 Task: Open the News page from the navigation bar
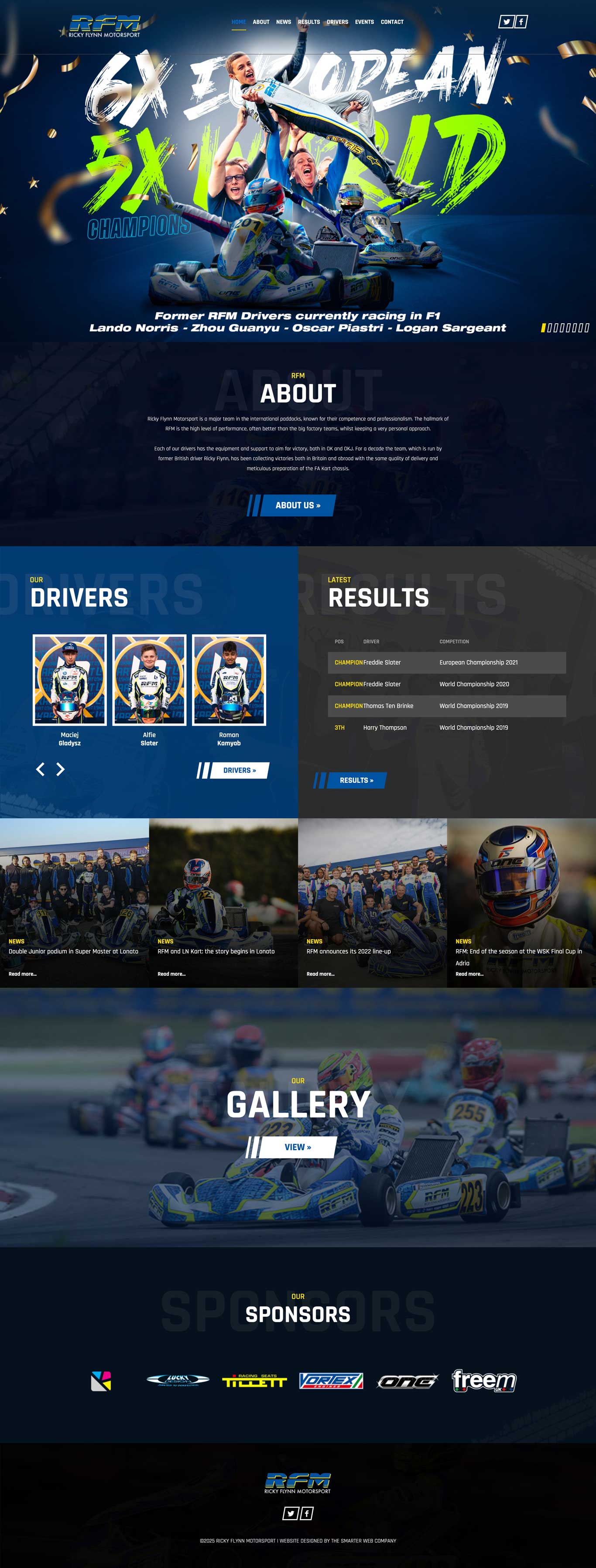[x=283, y=22]
